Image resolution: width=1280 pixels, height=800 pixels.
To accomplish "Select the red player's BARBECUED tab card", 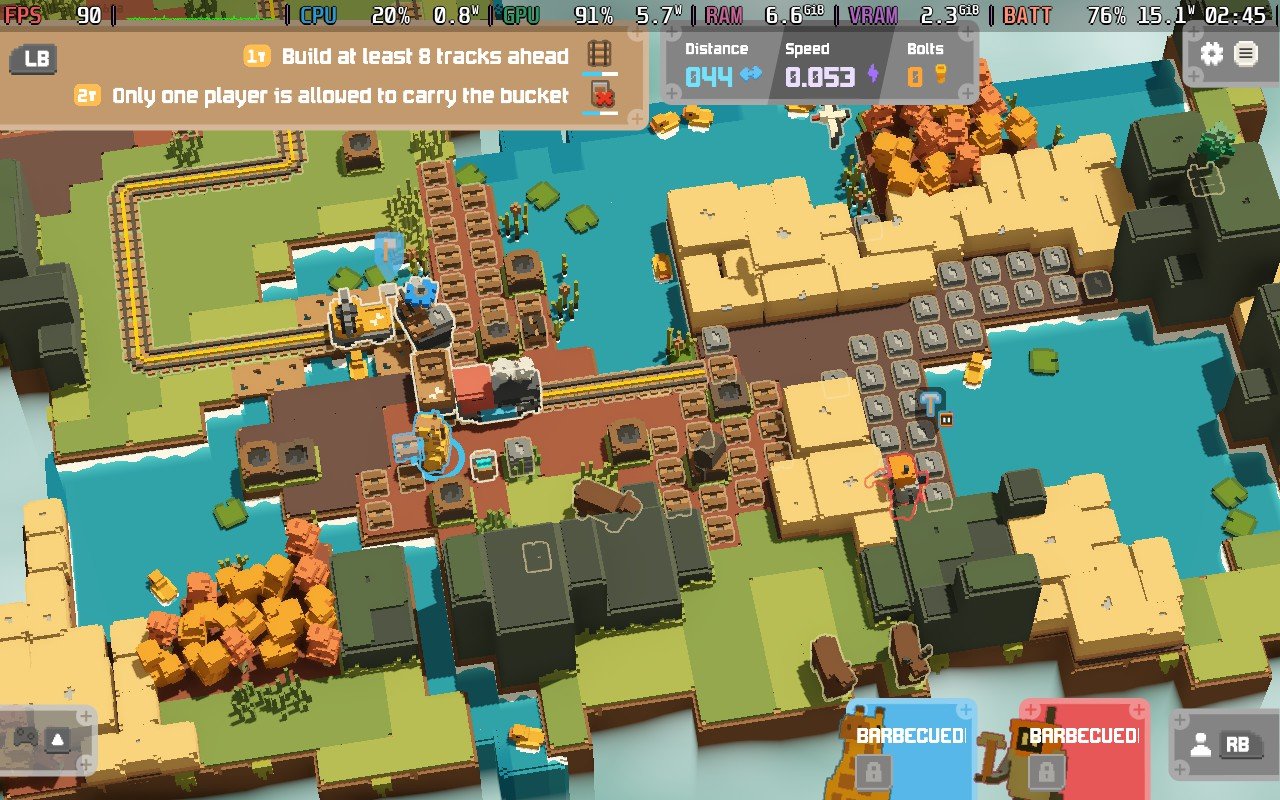I will point(1083,737).
